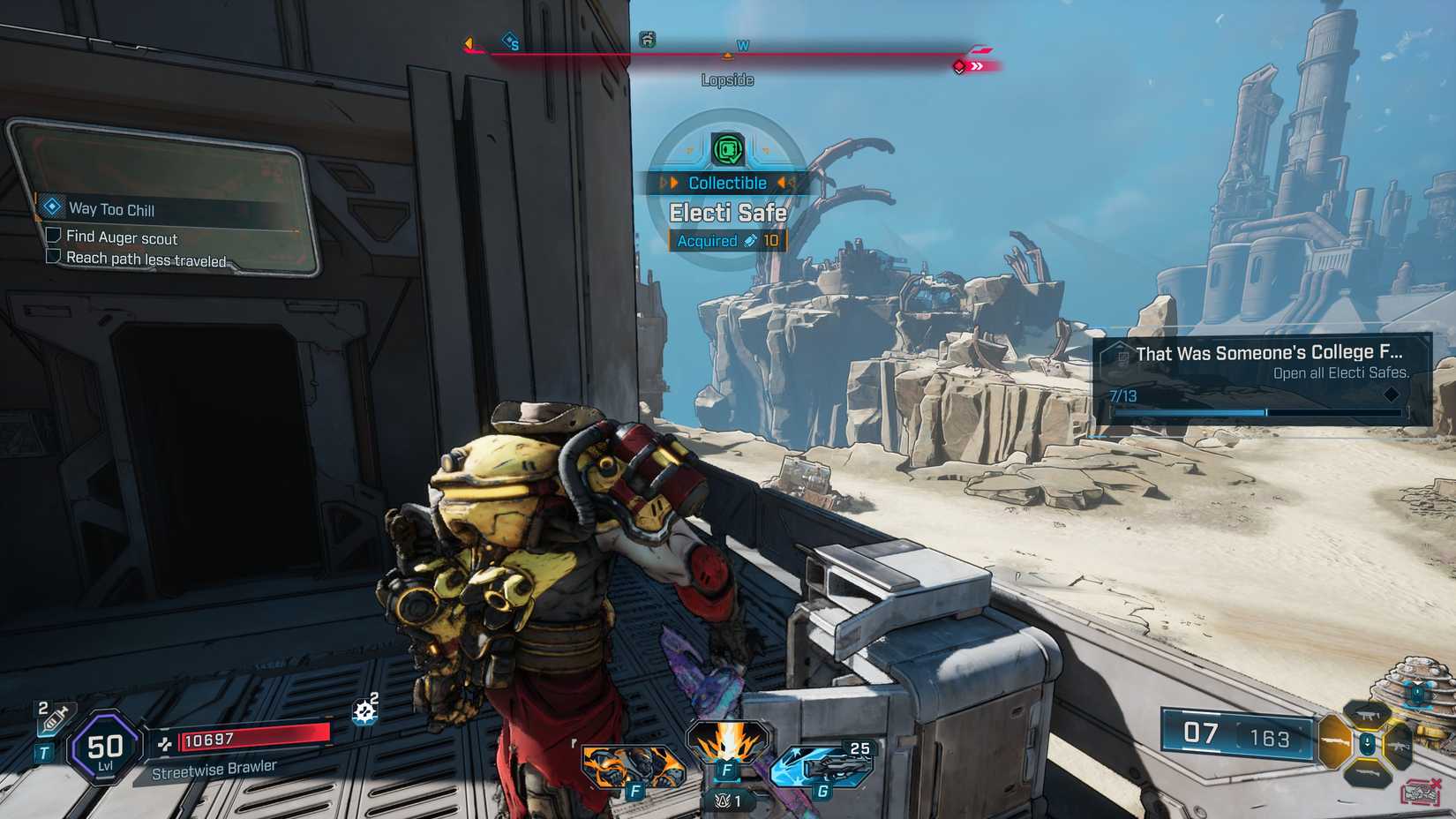
Task: Click the blue quest marker on compass
Action: [x=510, y=41]
